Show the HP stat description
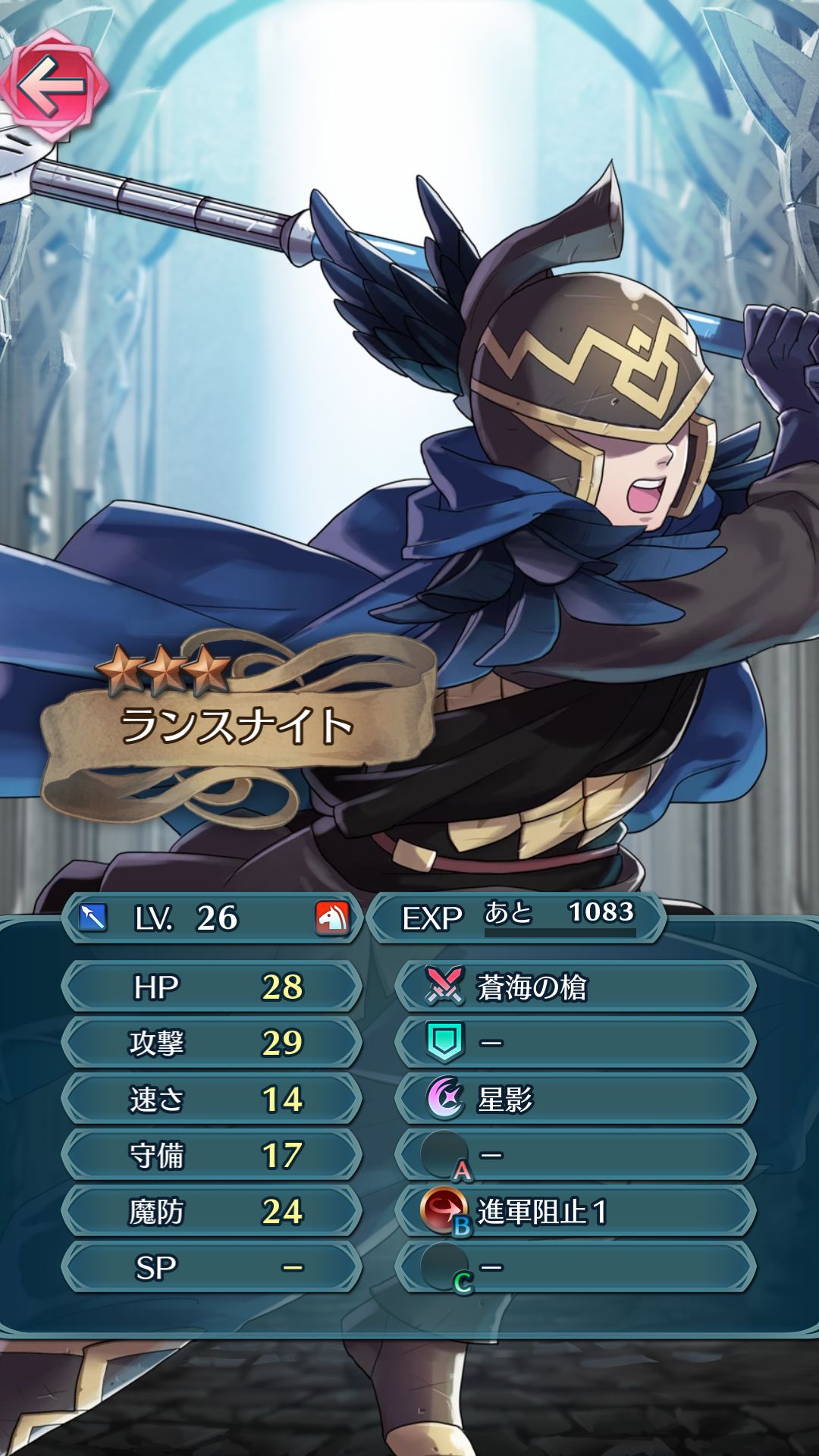The image size is (819, 1456). click(x=211, y=987)
